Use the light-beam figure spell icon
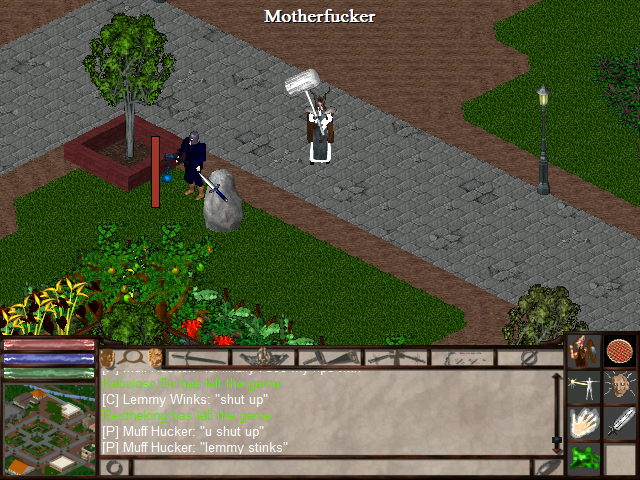 pyautogui.click(x=585, y=386)
